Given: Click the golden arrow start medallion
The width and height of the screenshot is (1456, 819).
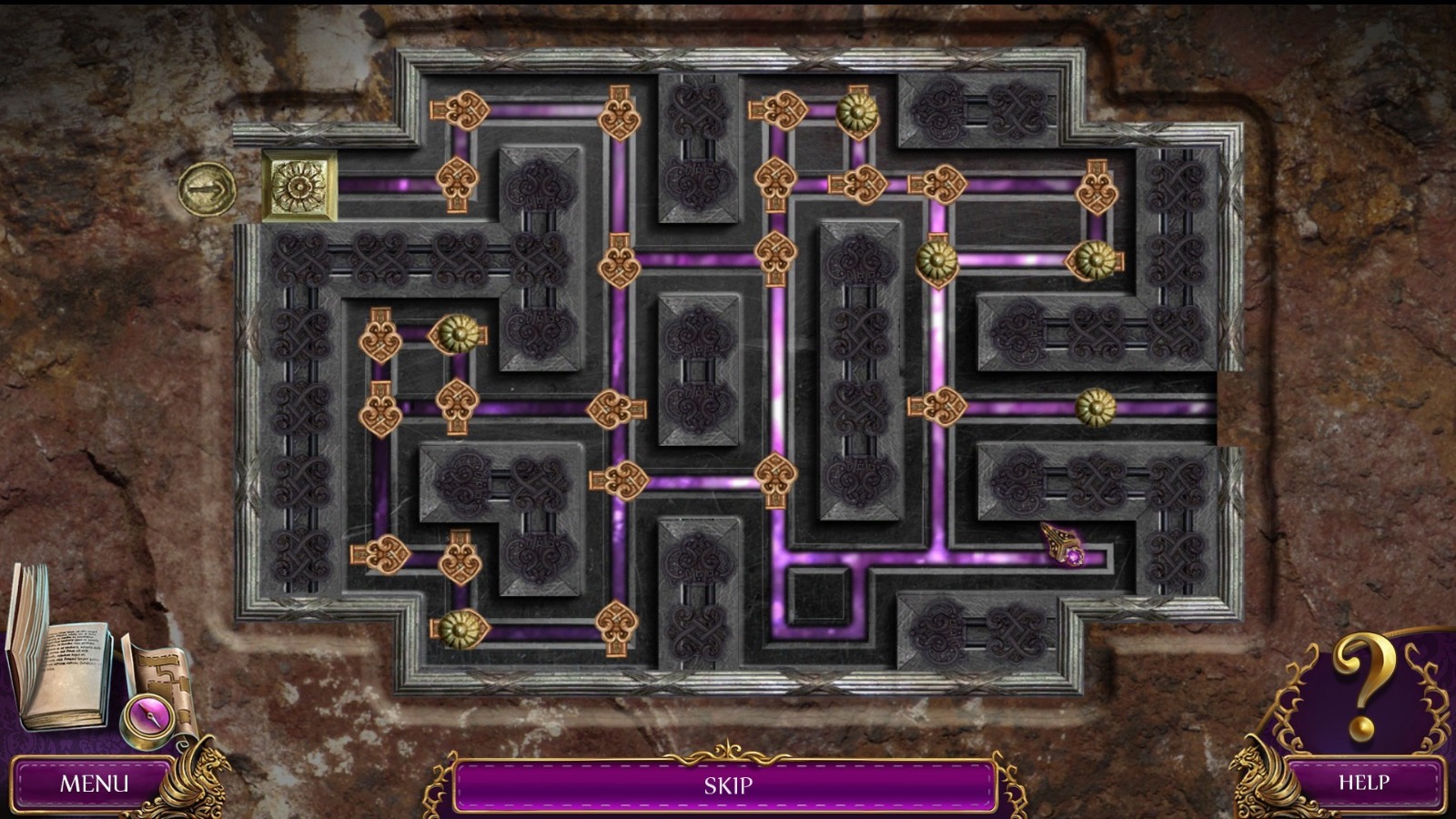Looking at the screenshot, I should 207,188.
